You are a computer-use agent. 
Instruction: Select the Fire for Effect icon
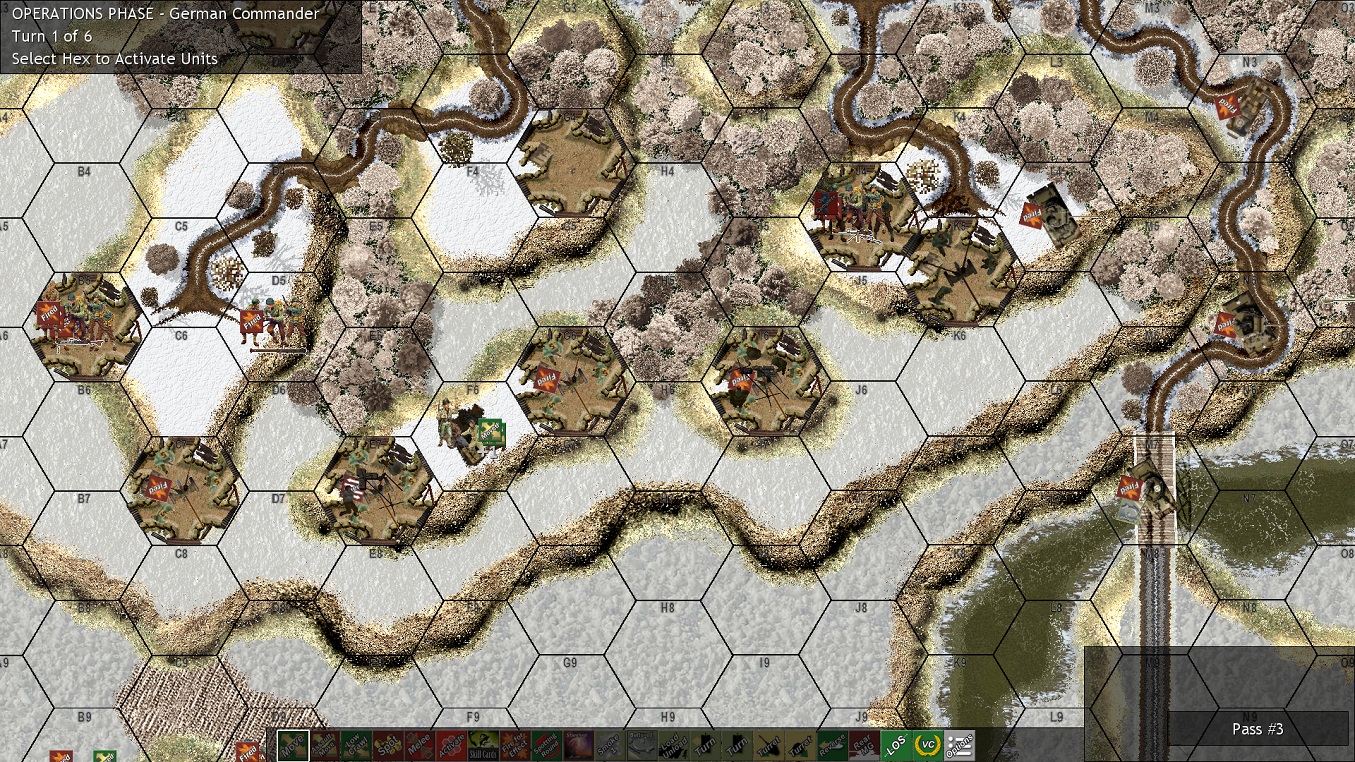(x=515, y=745)
